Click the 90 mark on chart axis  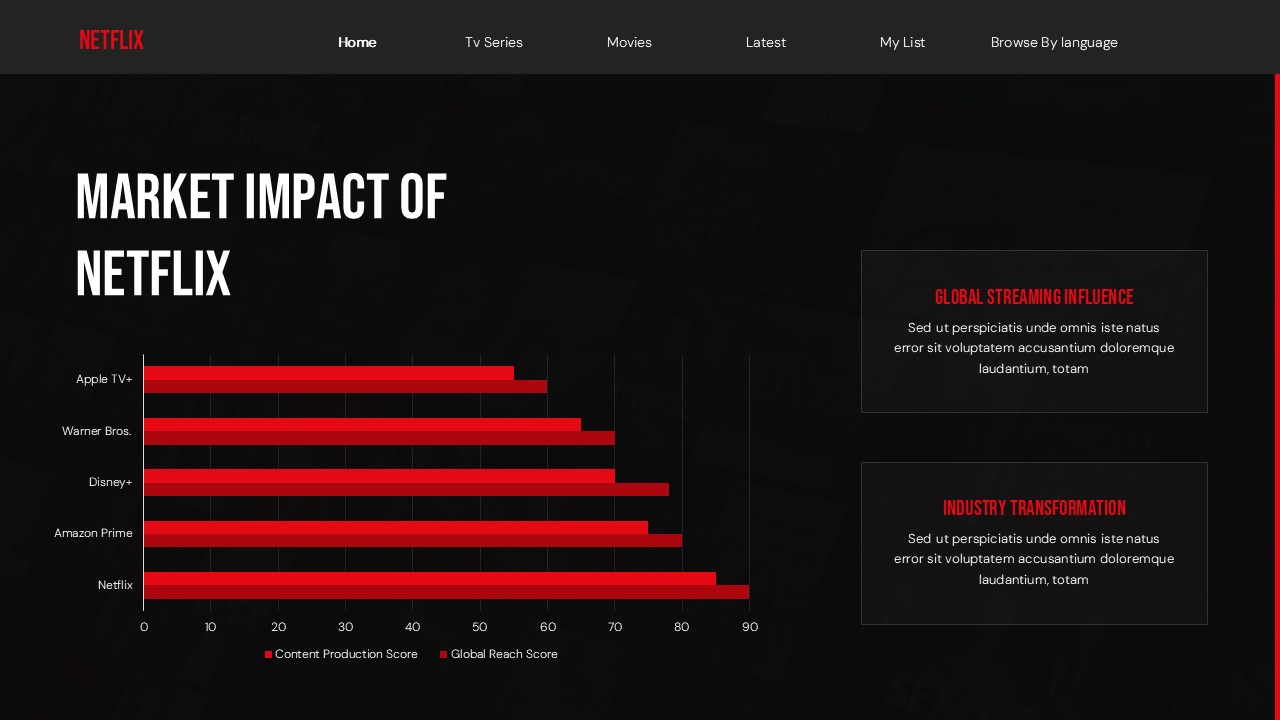pyautogui.click(x=750, y=627)
